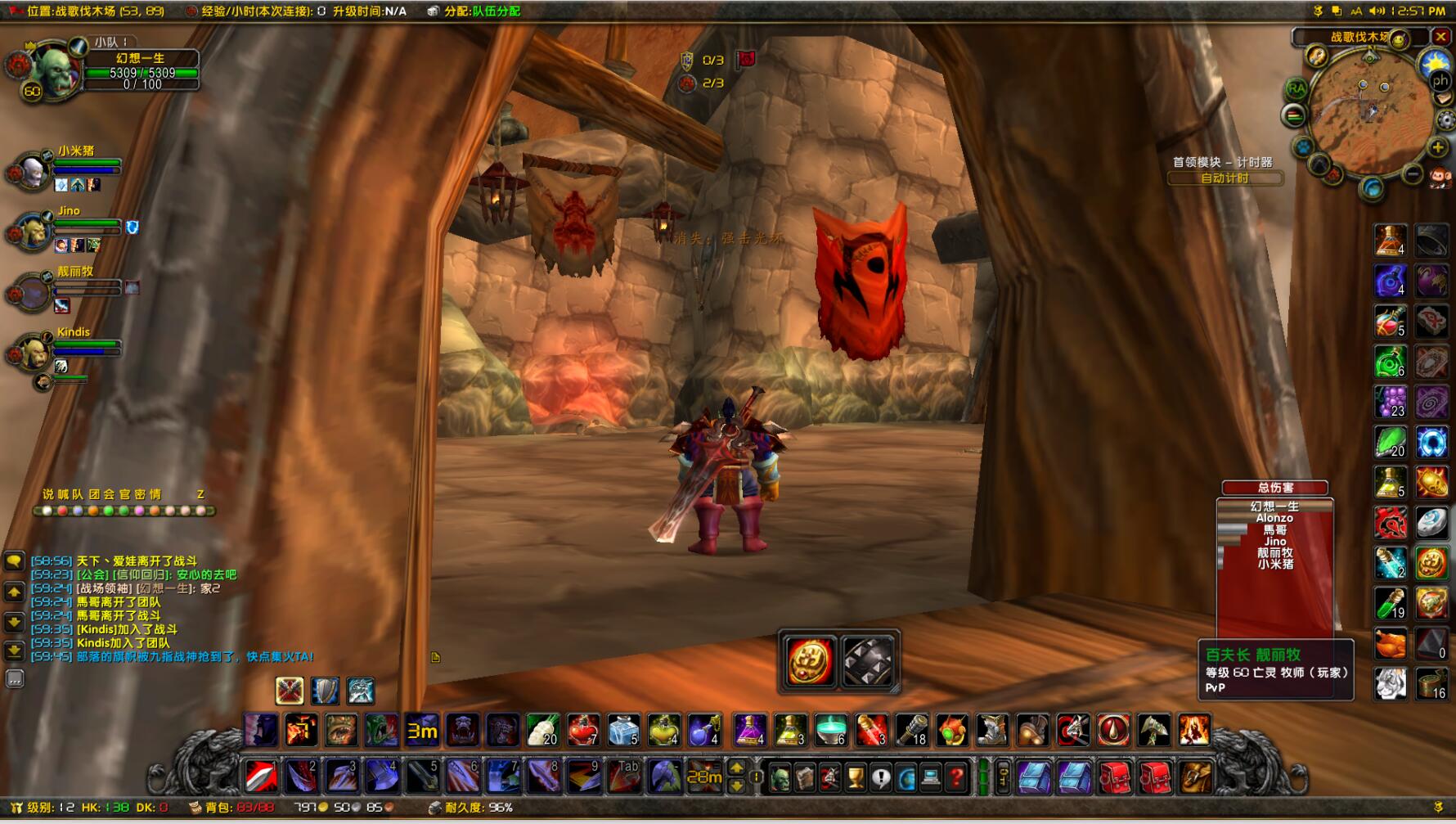The image size is (1456, 824).
Task: Close the minimap with the red X
Action: (x=1441, y=37)
